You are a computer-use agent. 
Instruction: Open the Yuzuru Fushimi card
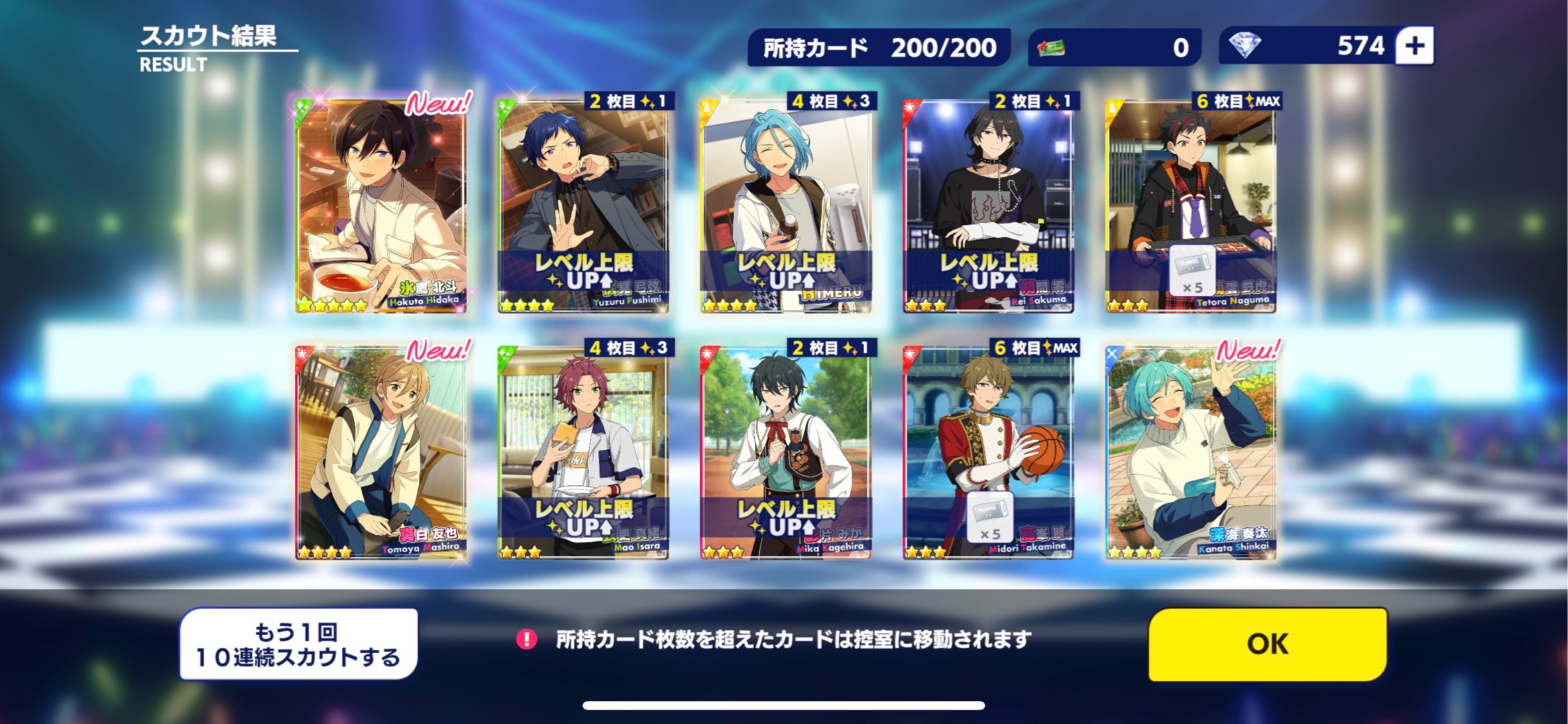[x=583, y=205]
